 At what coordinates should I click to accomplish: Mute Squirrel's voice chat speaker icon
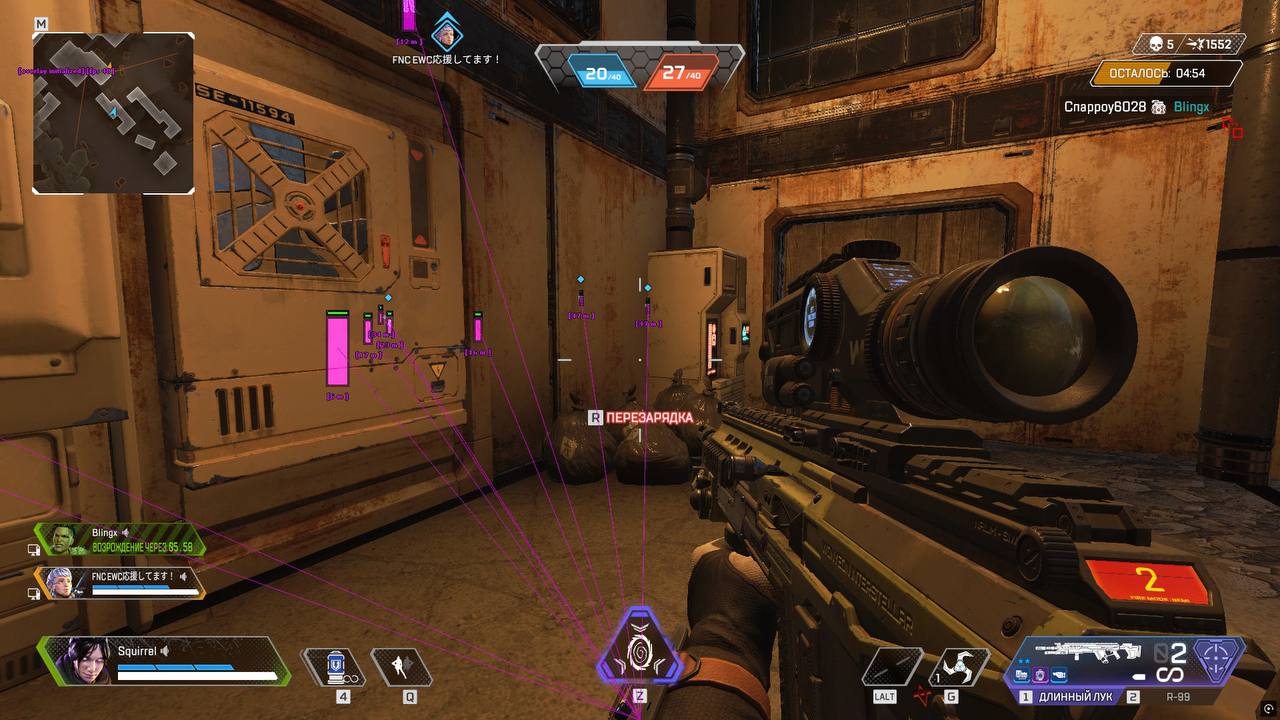(x=165, y=652)
